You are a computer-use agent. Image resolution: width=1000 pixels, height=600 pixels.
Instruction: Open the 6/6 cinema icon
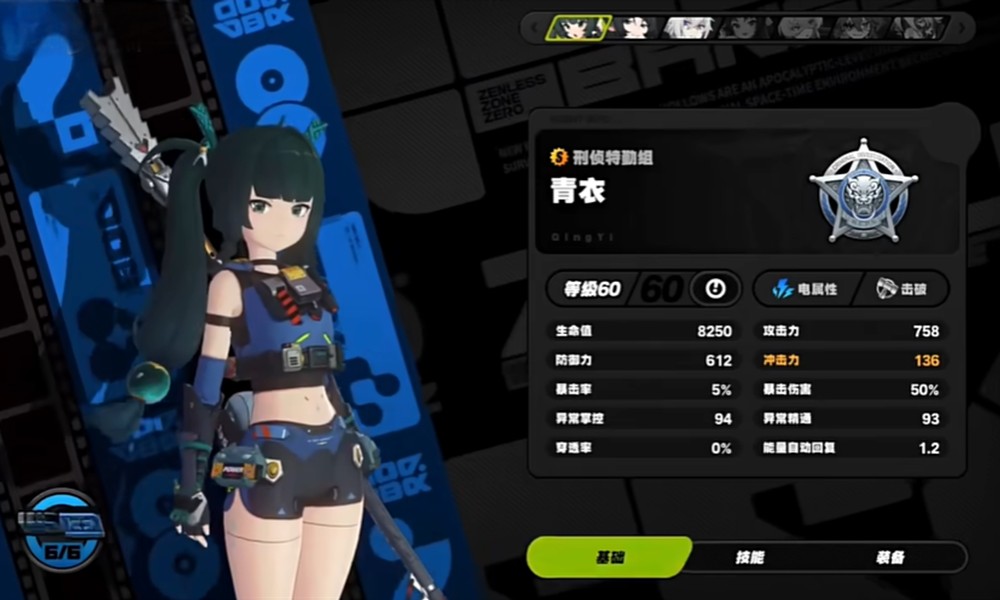coord(62,526)
